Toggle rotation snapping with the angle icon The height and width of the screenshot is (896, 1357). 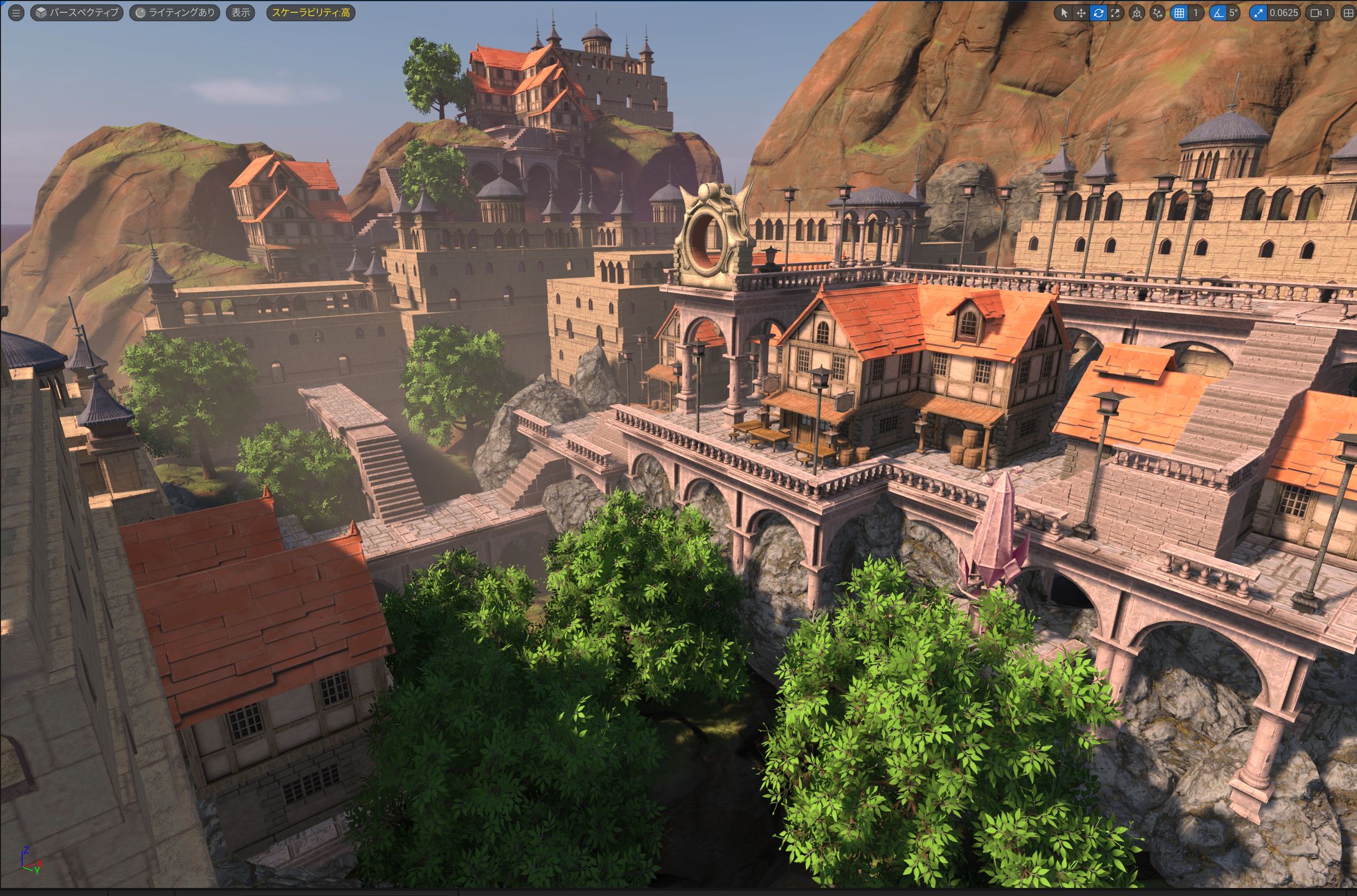pos(1218,13)
